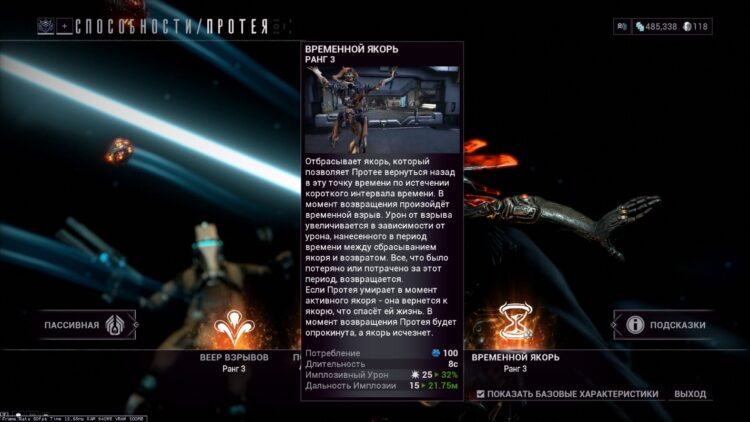Image resolution: width=750 pixels, height=422 pixels.
Task: Click Выход to exit abilities screen
Action: click(x=689, y=394)
